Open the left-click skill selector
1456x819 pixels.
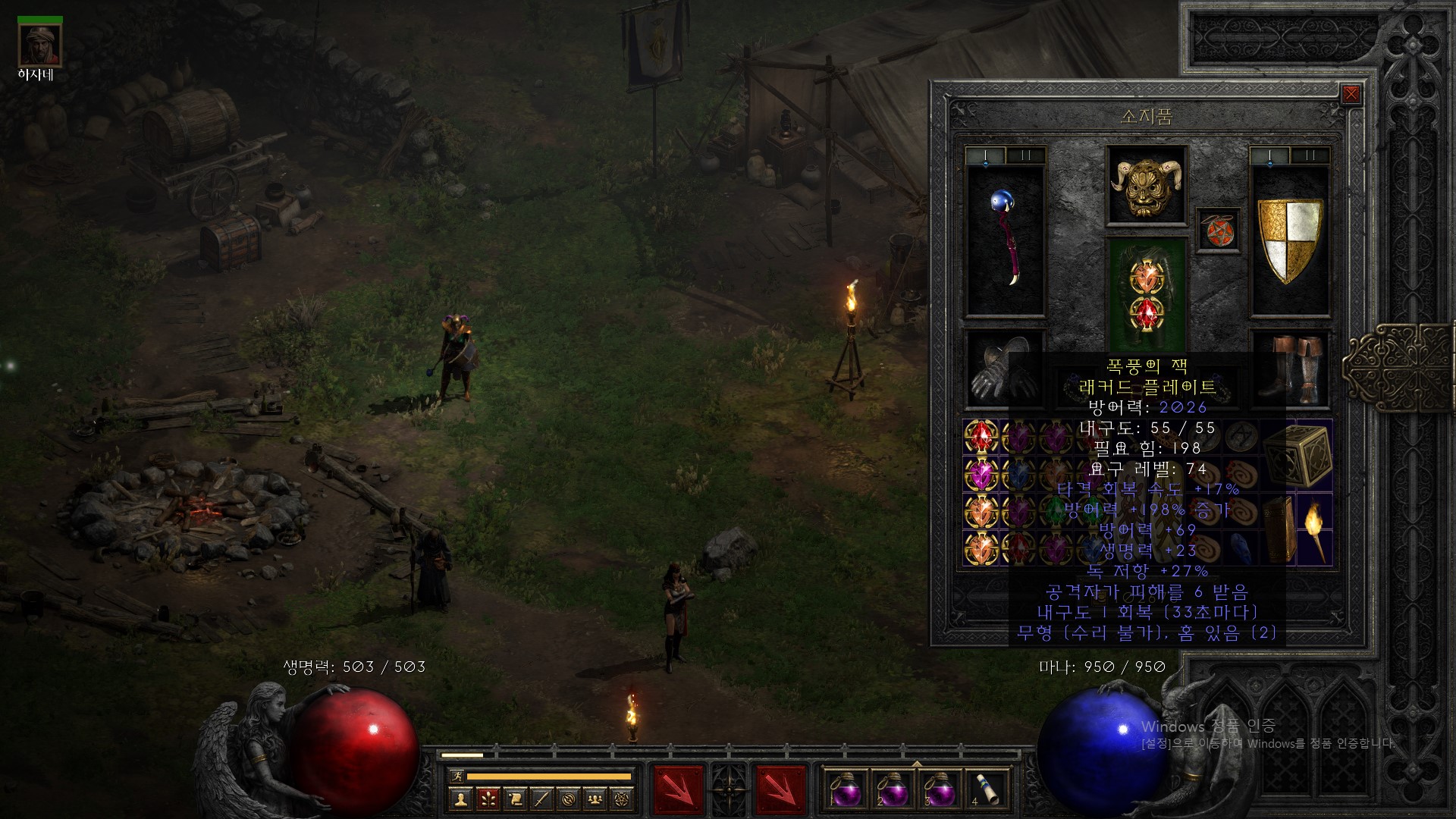click(678, 789)
